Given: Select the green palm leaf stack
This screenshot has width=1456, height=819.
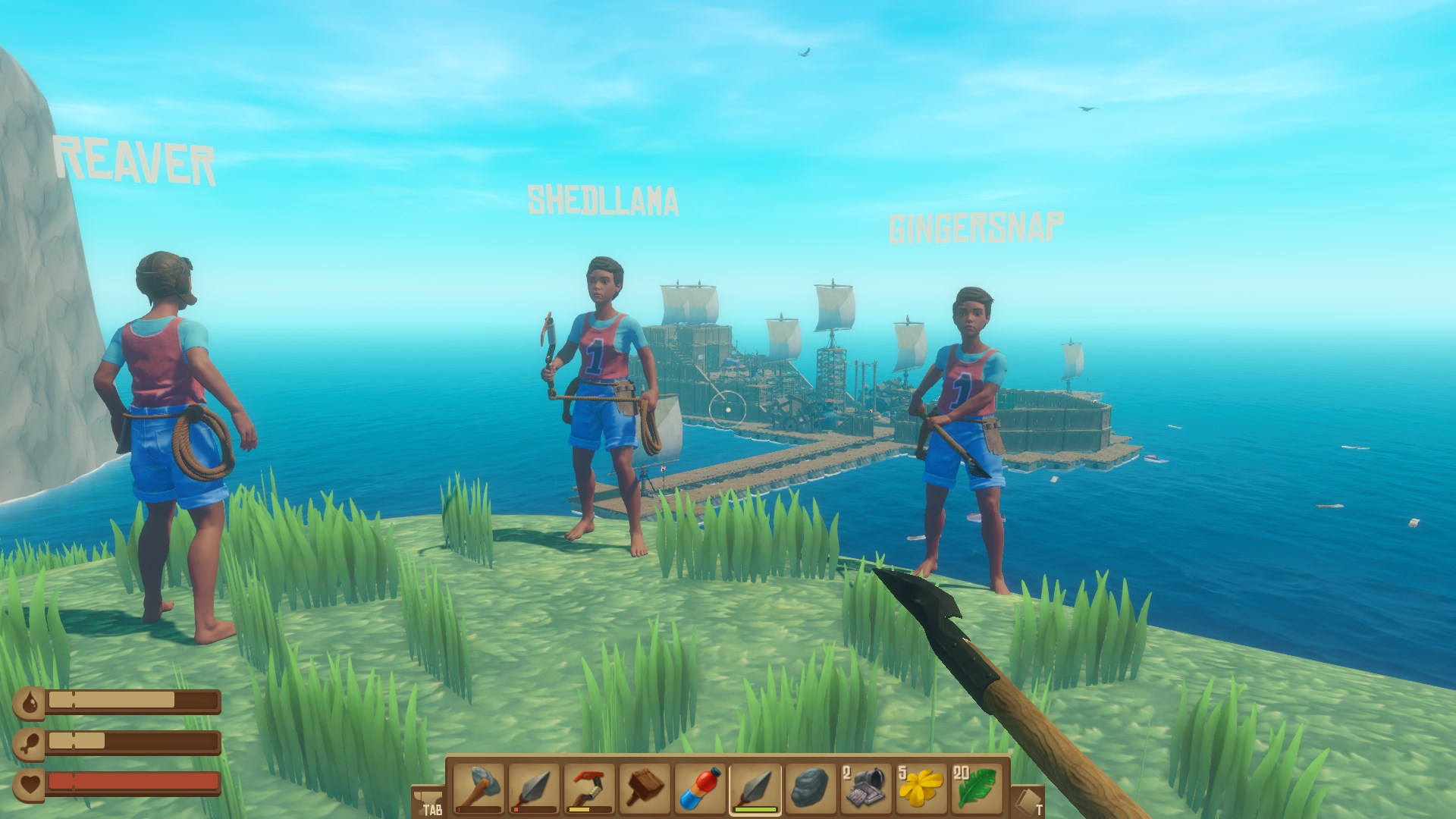Looking at the screenshot, I should click(x=977, y=787).
